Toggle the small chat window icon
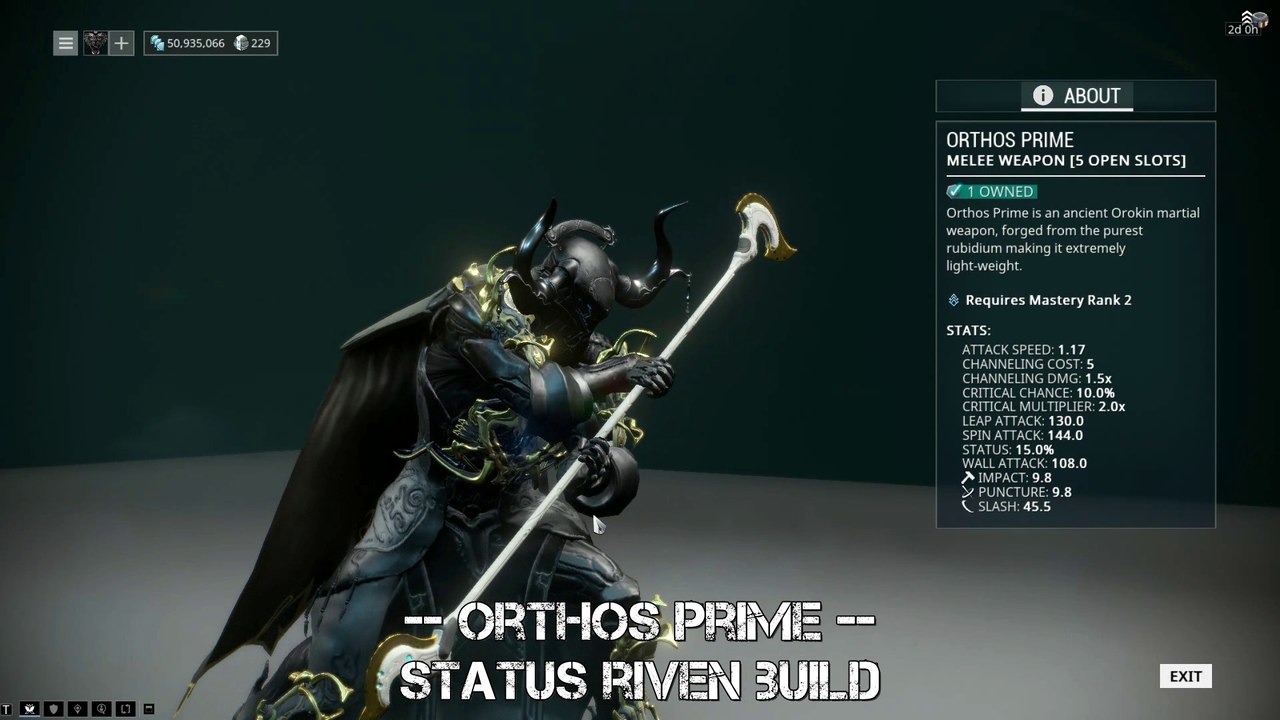 coord(149,709)
